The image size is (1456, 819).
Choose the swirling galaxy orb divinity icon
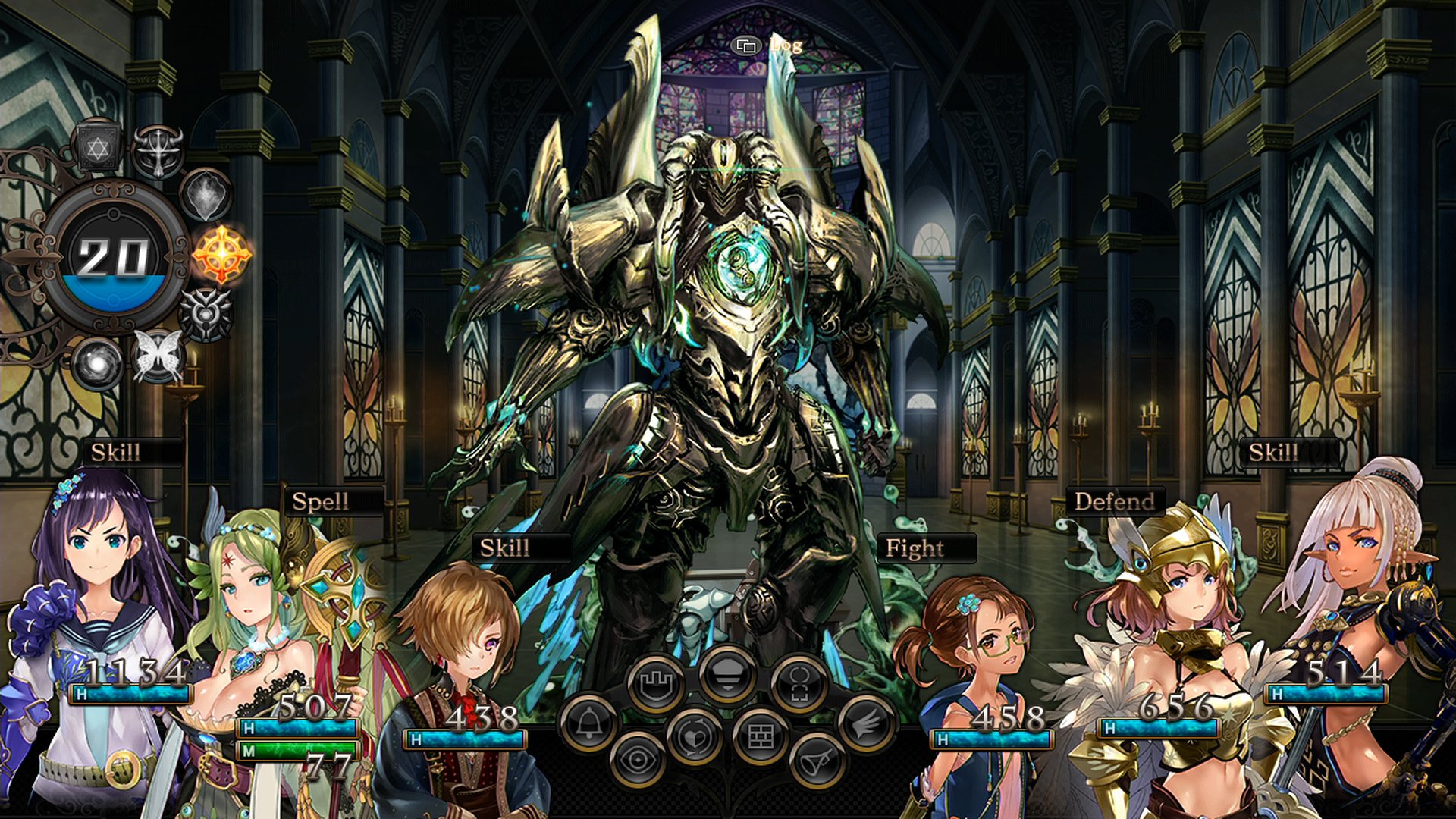[x=97, y=362]
